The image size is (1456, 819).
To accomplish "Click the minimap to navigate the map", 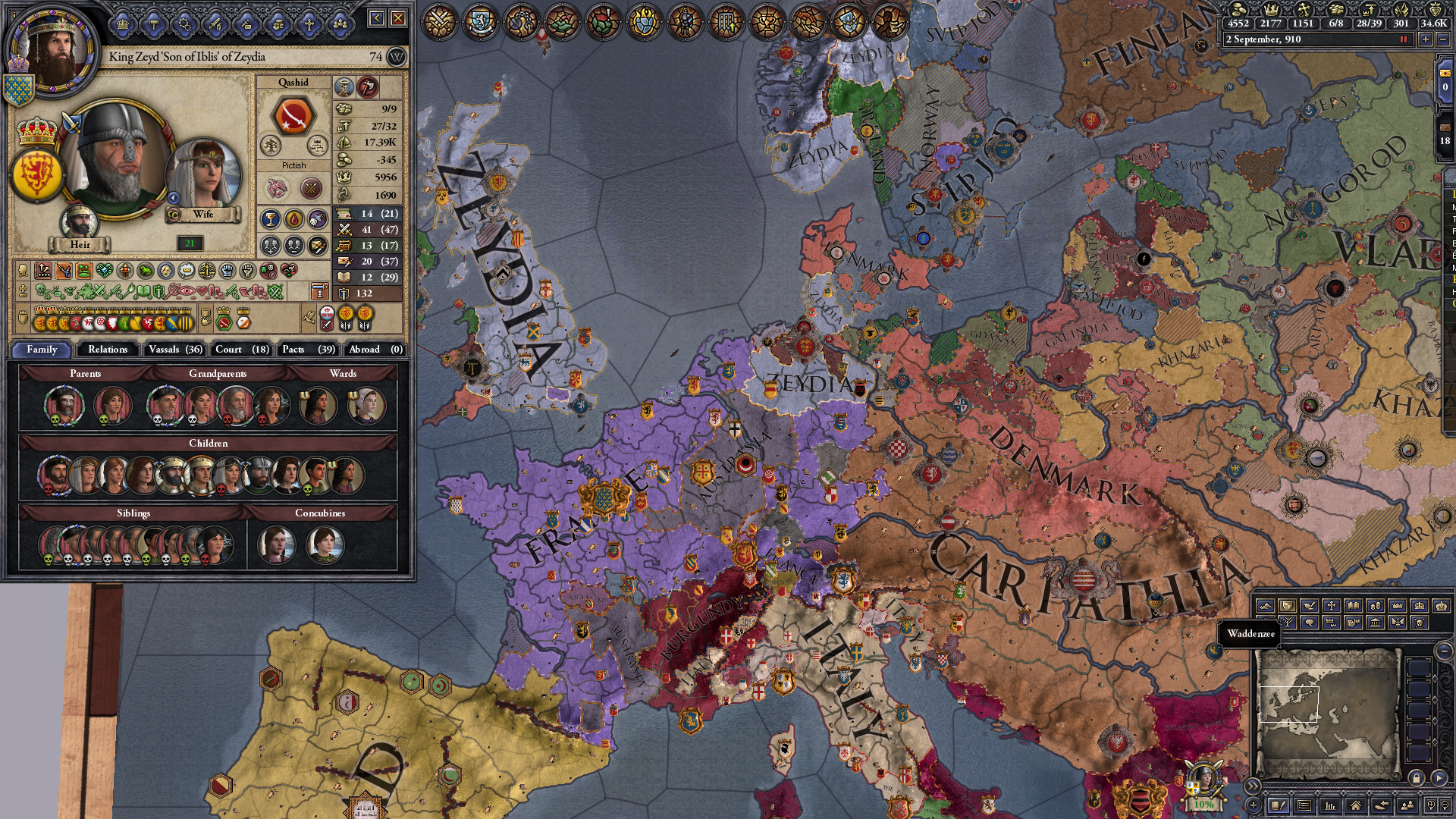I will [x=1329, y=707].
